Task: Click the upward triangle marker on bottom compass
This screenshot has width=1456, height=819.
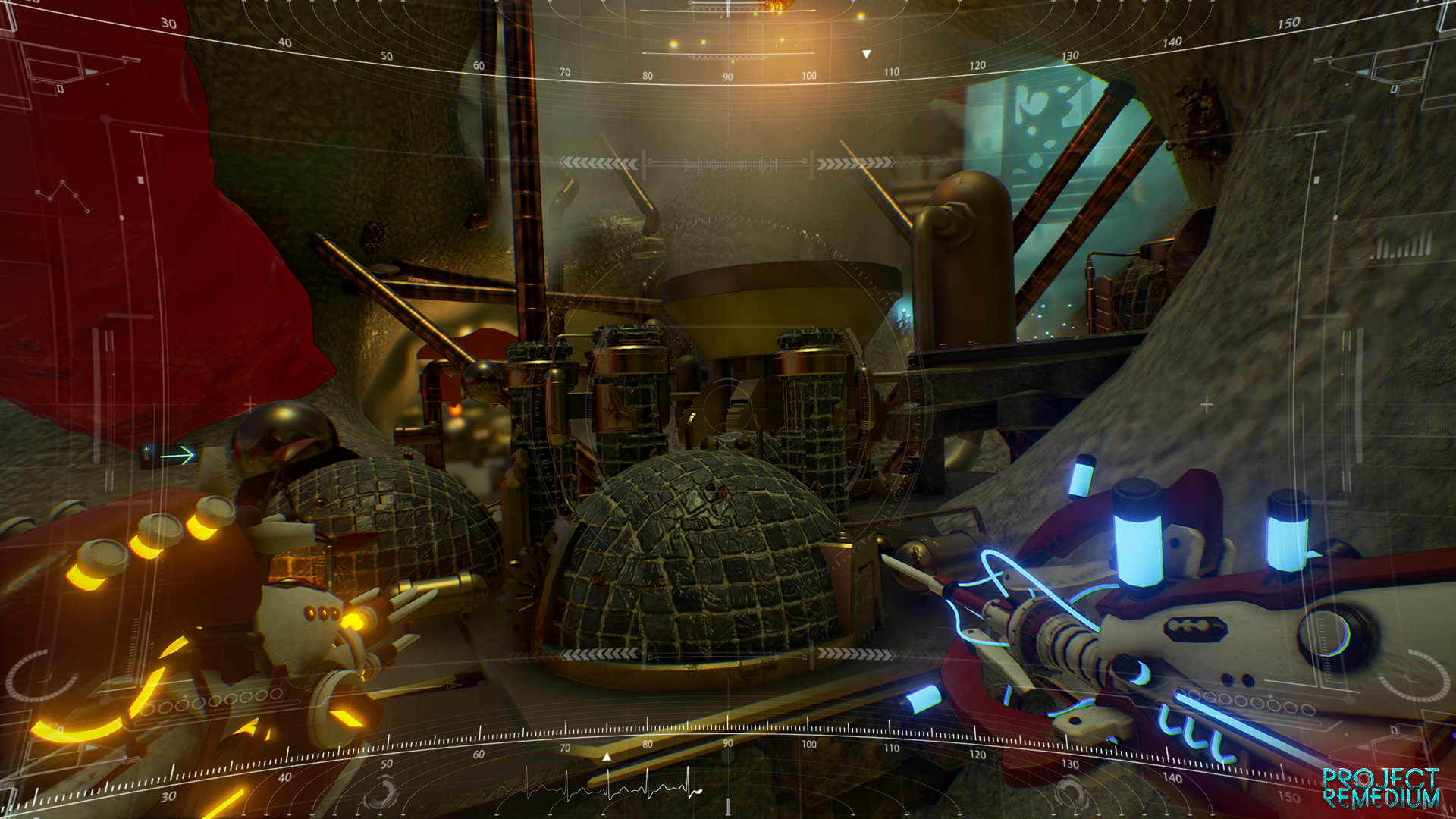Action: tap(607, 755)
